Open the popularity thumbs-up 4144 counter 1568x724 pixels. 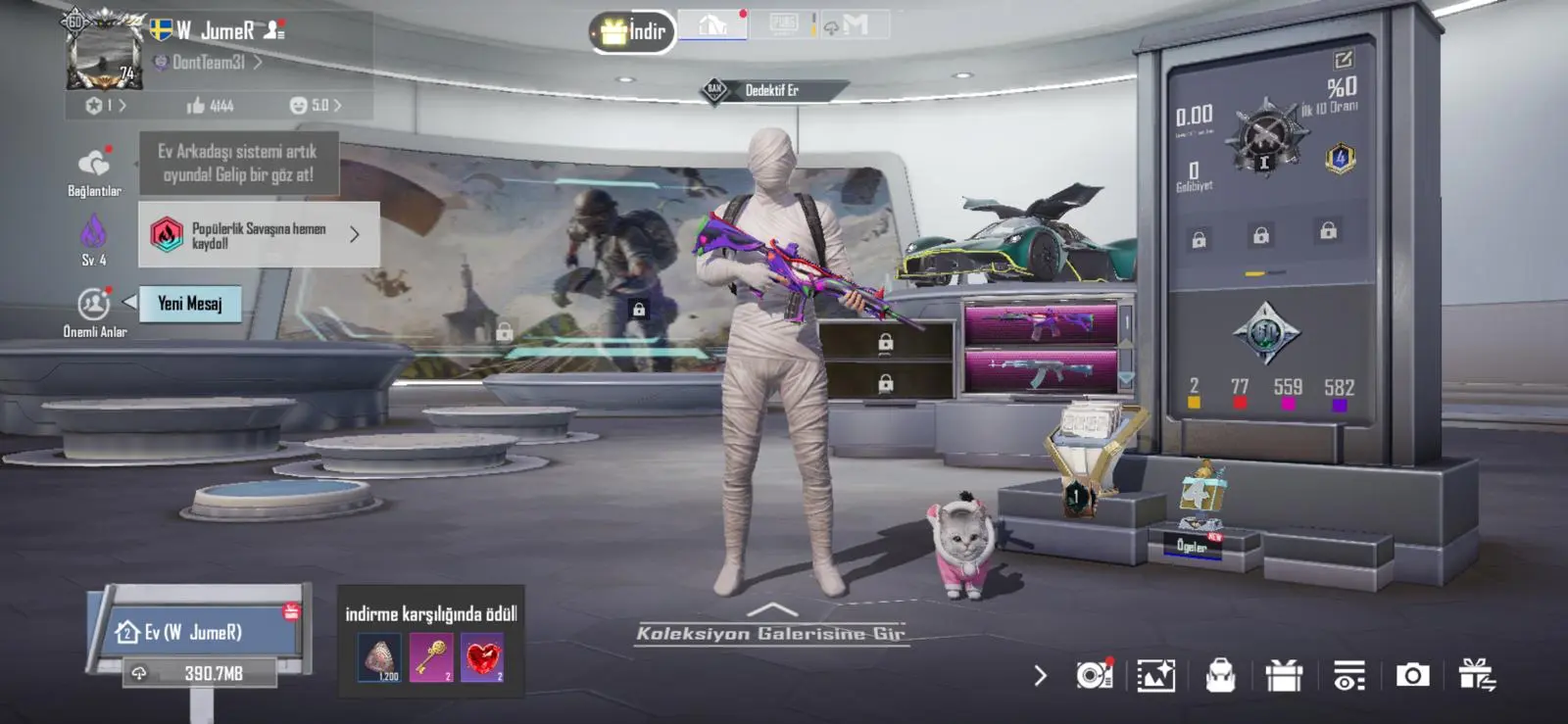coord(211,106)
